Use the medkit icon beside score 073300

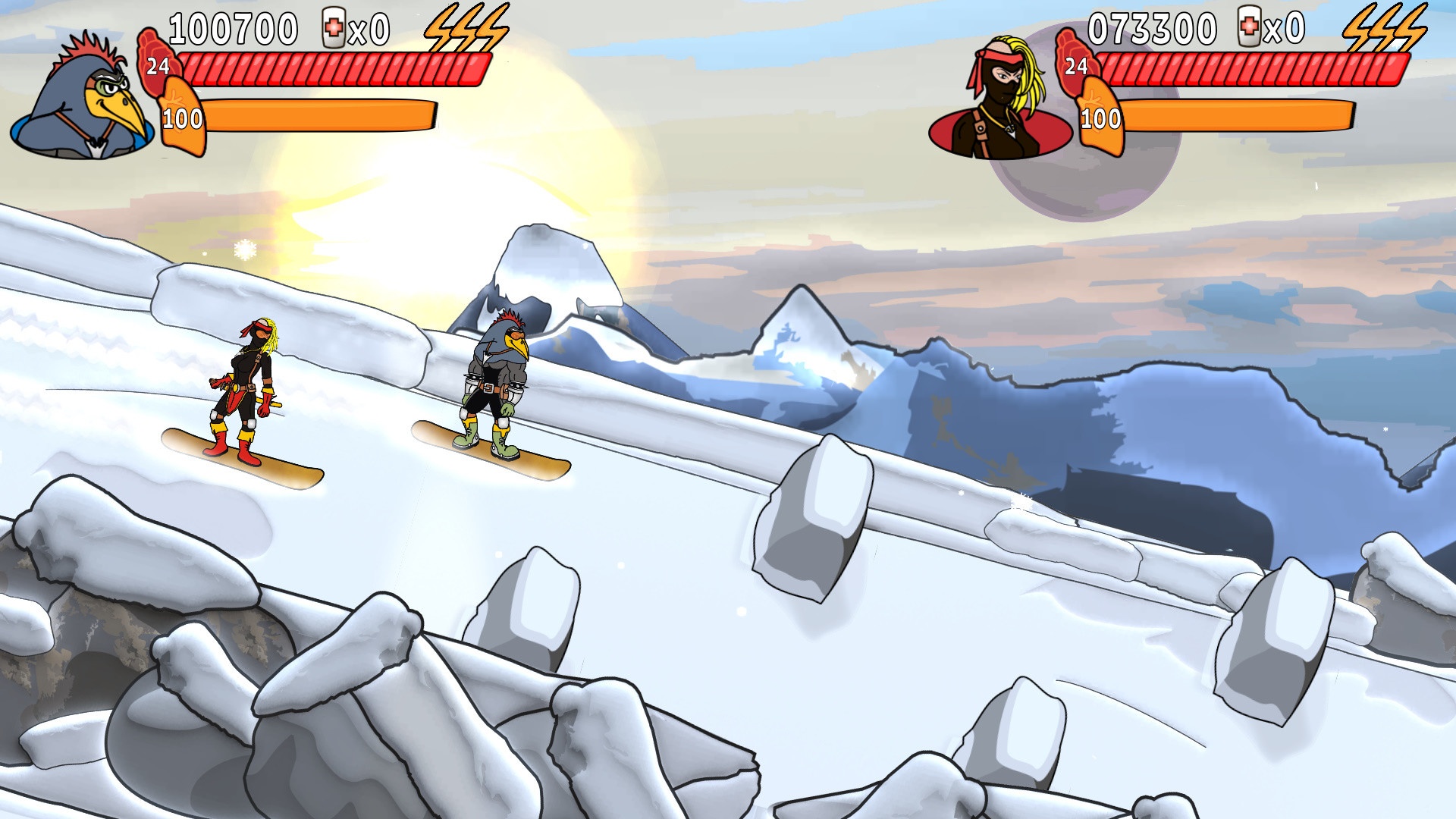pos(1249,29)
